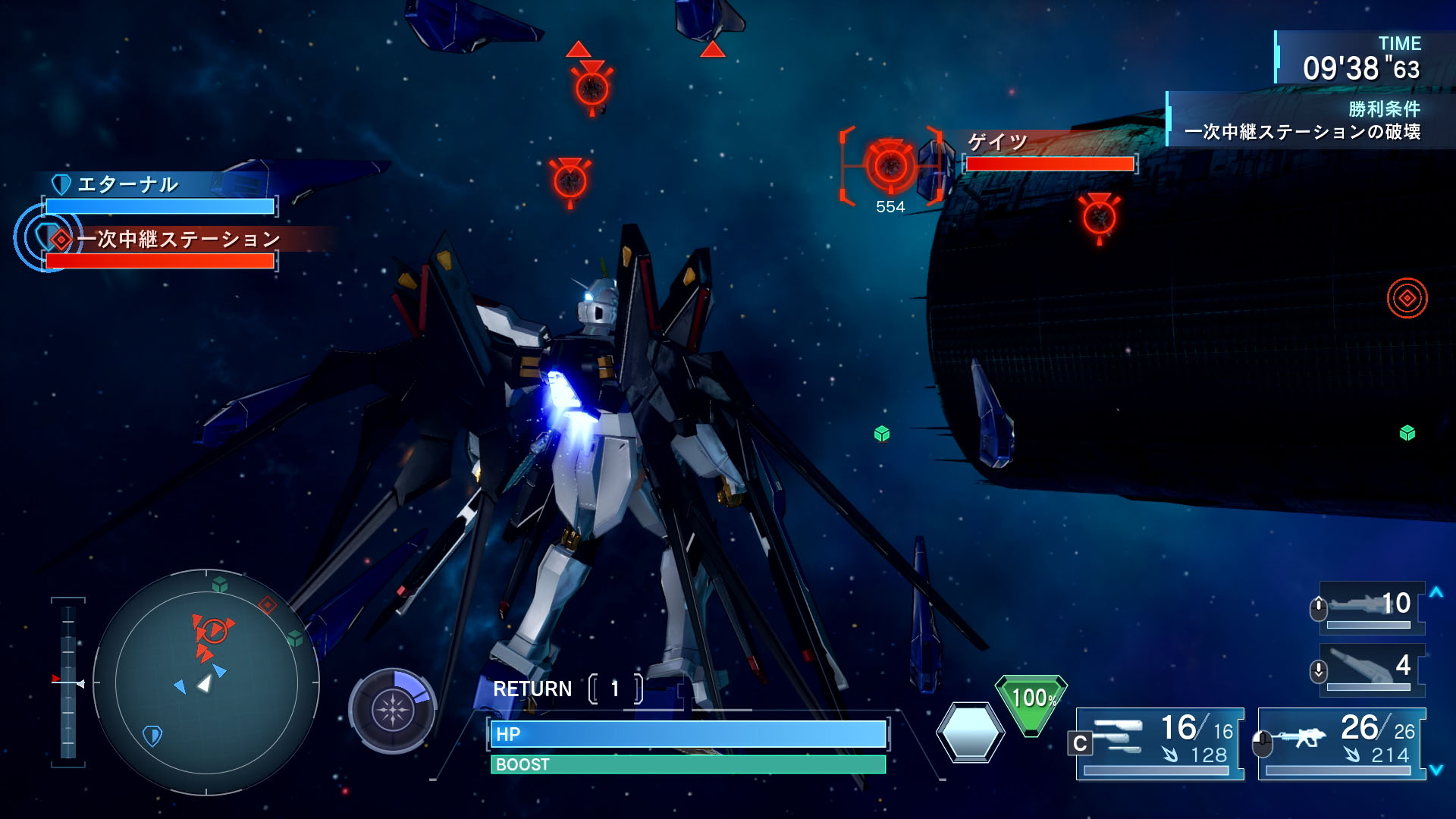Click the altitude gauge beside the radar
The height and width of the screenshot is (819, 1456).
pos(68,682)
